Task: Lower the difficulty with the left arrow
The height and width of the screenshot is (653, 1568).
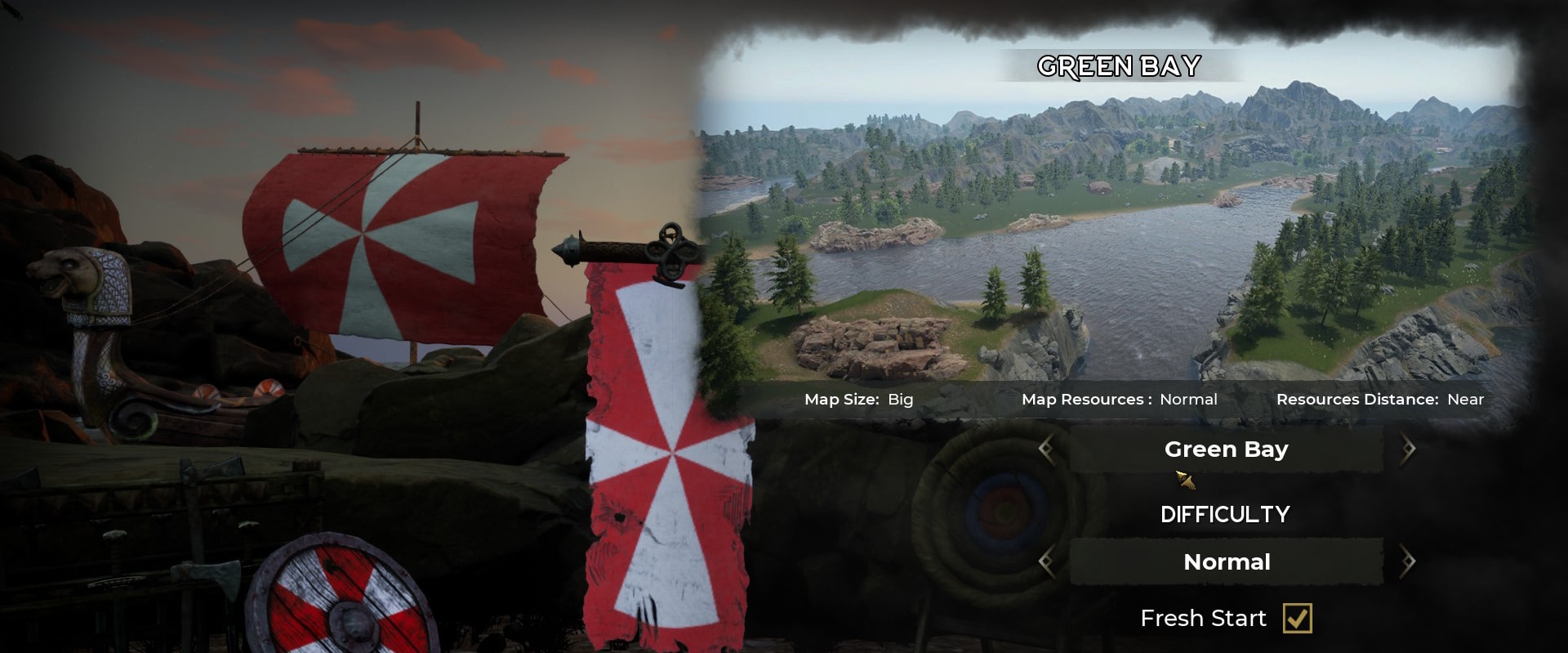Action: click(x=1046, y=561)
